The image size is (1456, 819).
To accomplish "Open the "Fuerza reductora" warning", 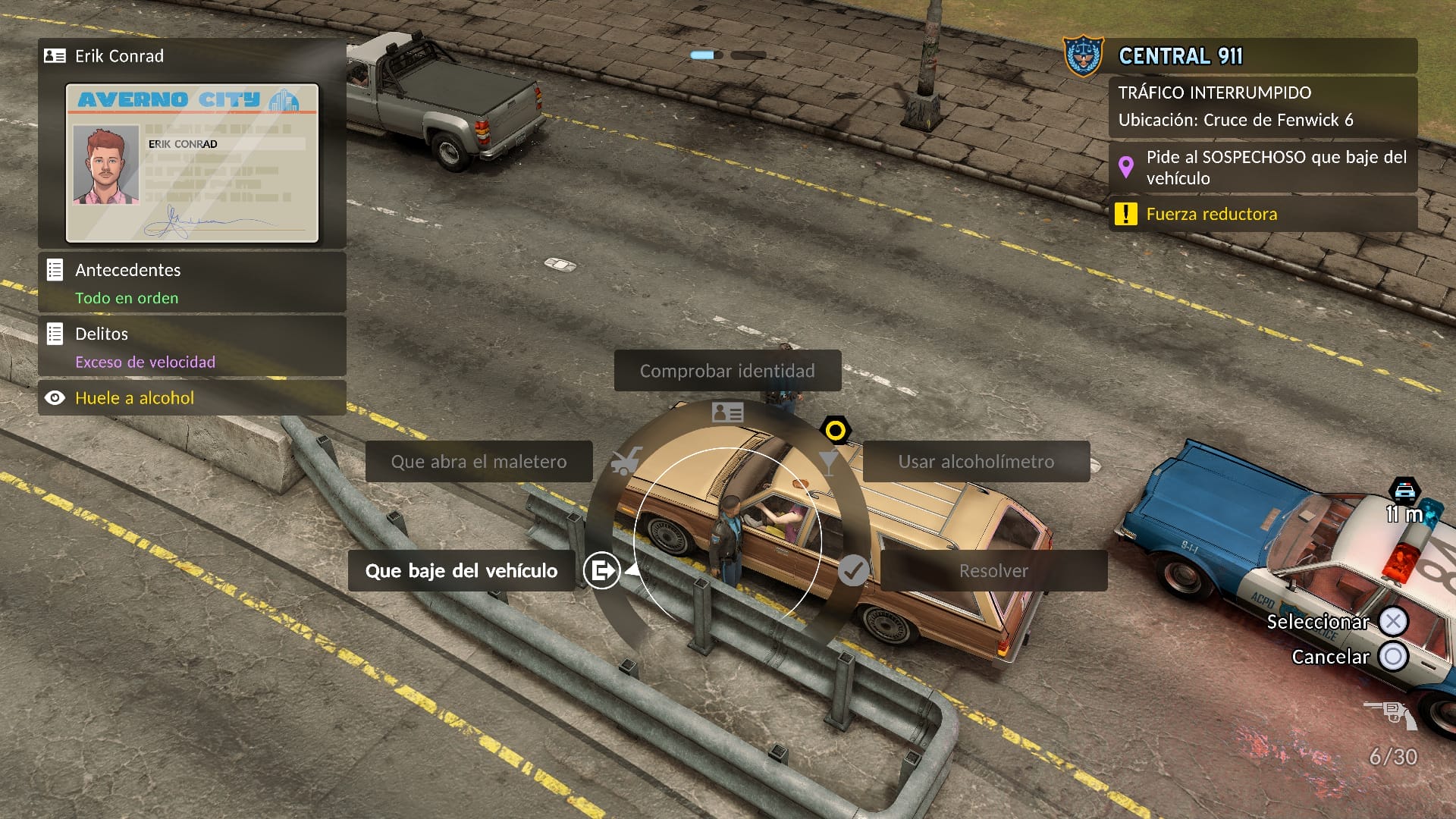I will click(1263, 214).
